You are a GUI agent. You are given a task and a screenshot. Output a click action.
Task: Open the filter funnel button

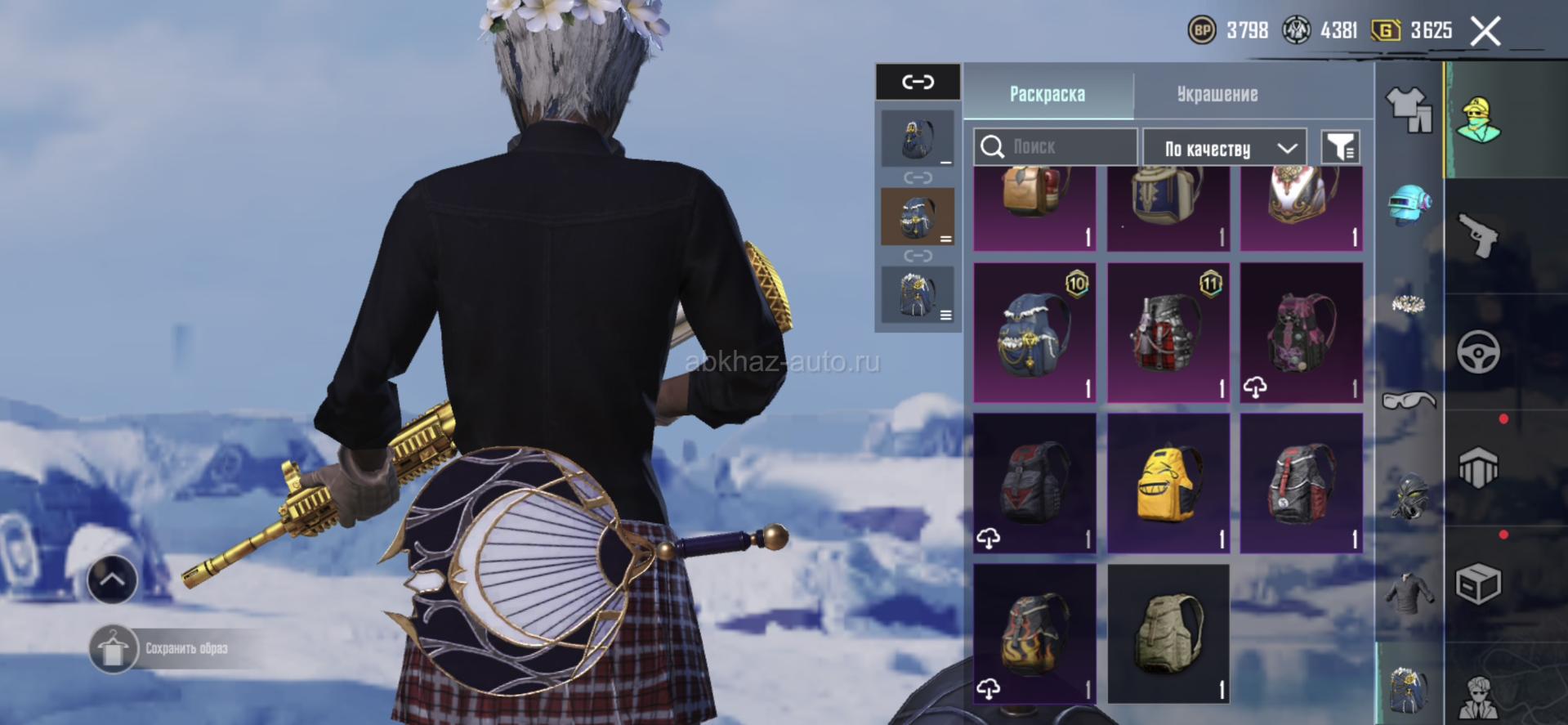1340,147
